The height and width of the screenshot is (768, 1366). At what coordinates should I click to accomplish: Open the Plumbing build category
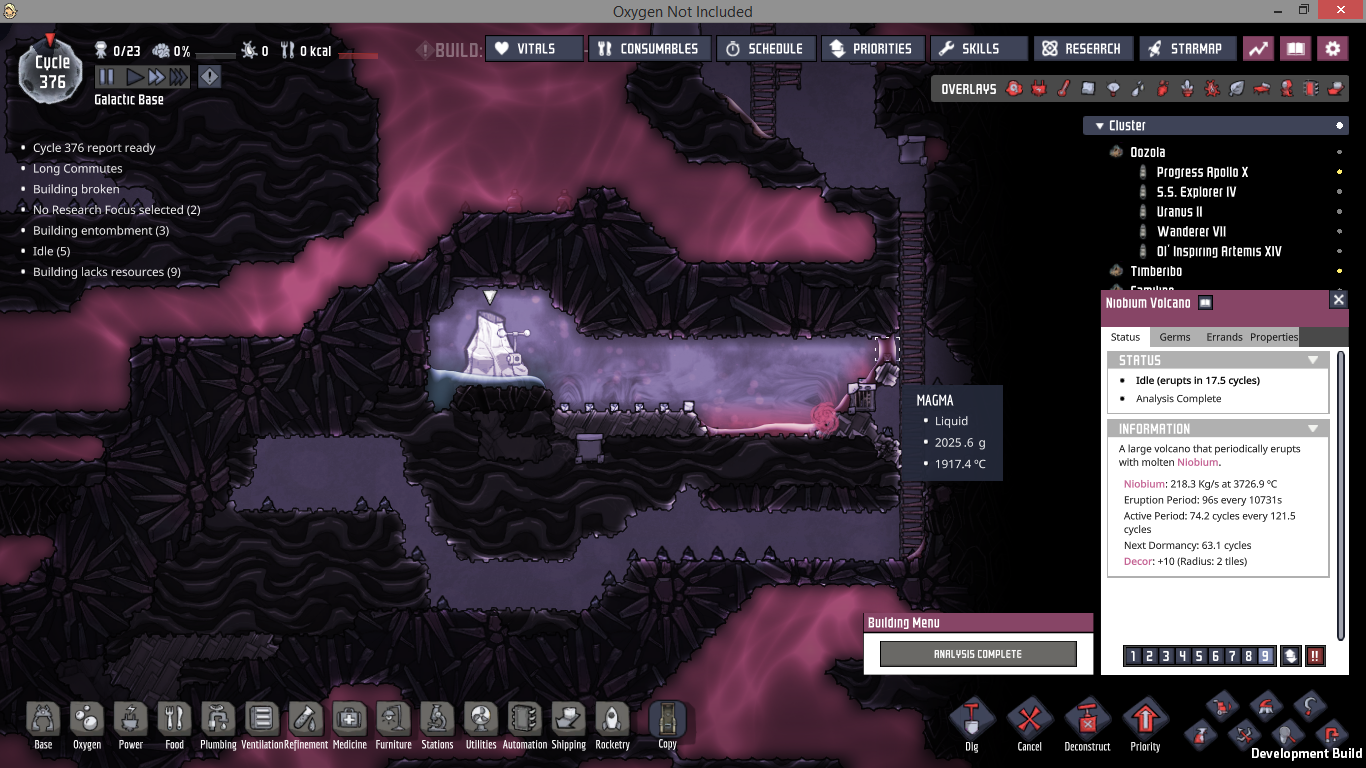217,725
